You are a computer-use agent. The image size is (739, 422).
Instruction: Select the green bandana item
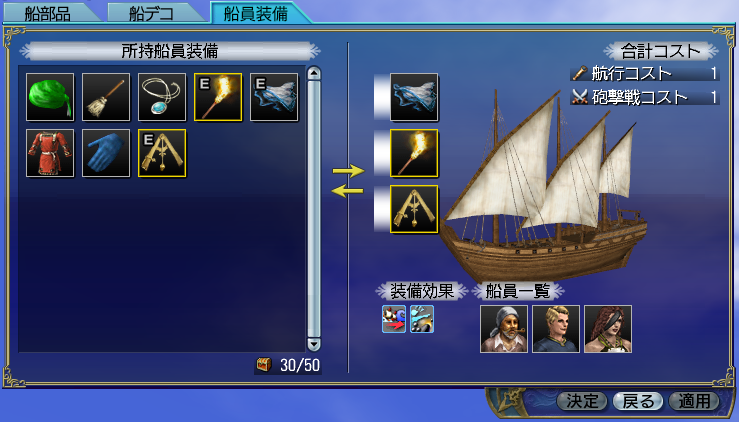(50, 97)
